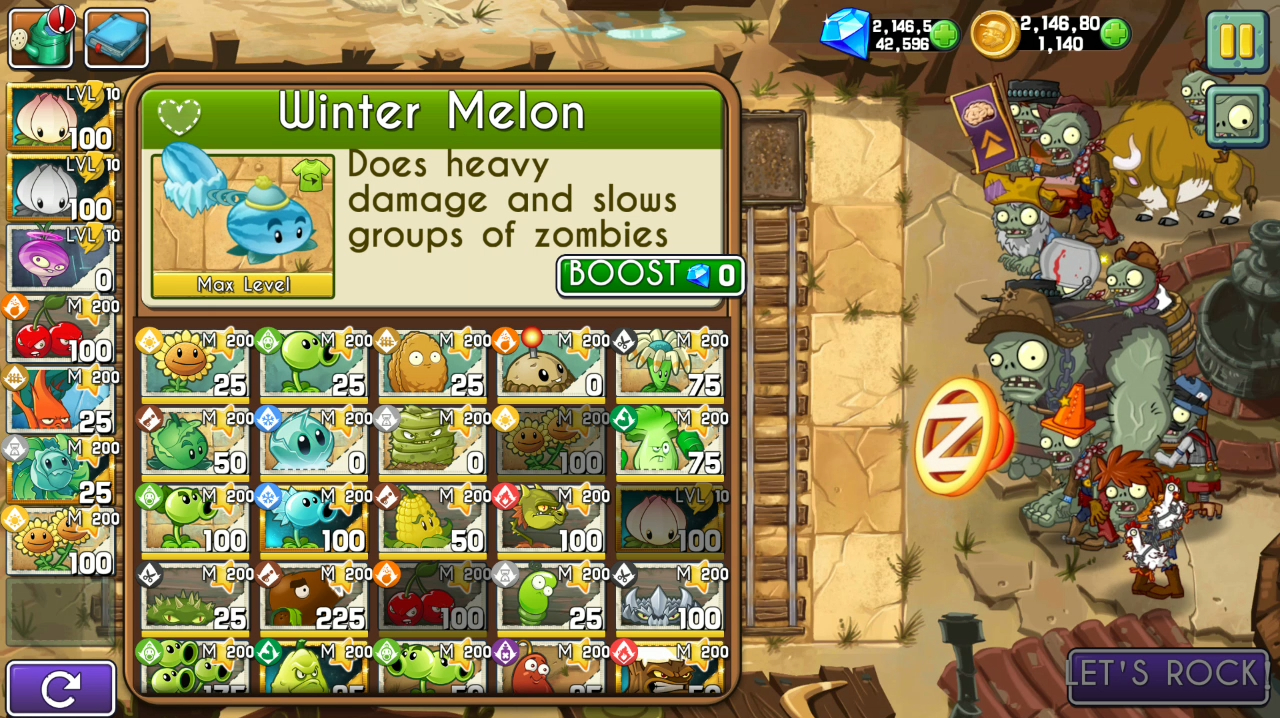This screenshot has height=718, width=1280.
Task: Tap the purple reset arrow button
Action: pos(61,688)
